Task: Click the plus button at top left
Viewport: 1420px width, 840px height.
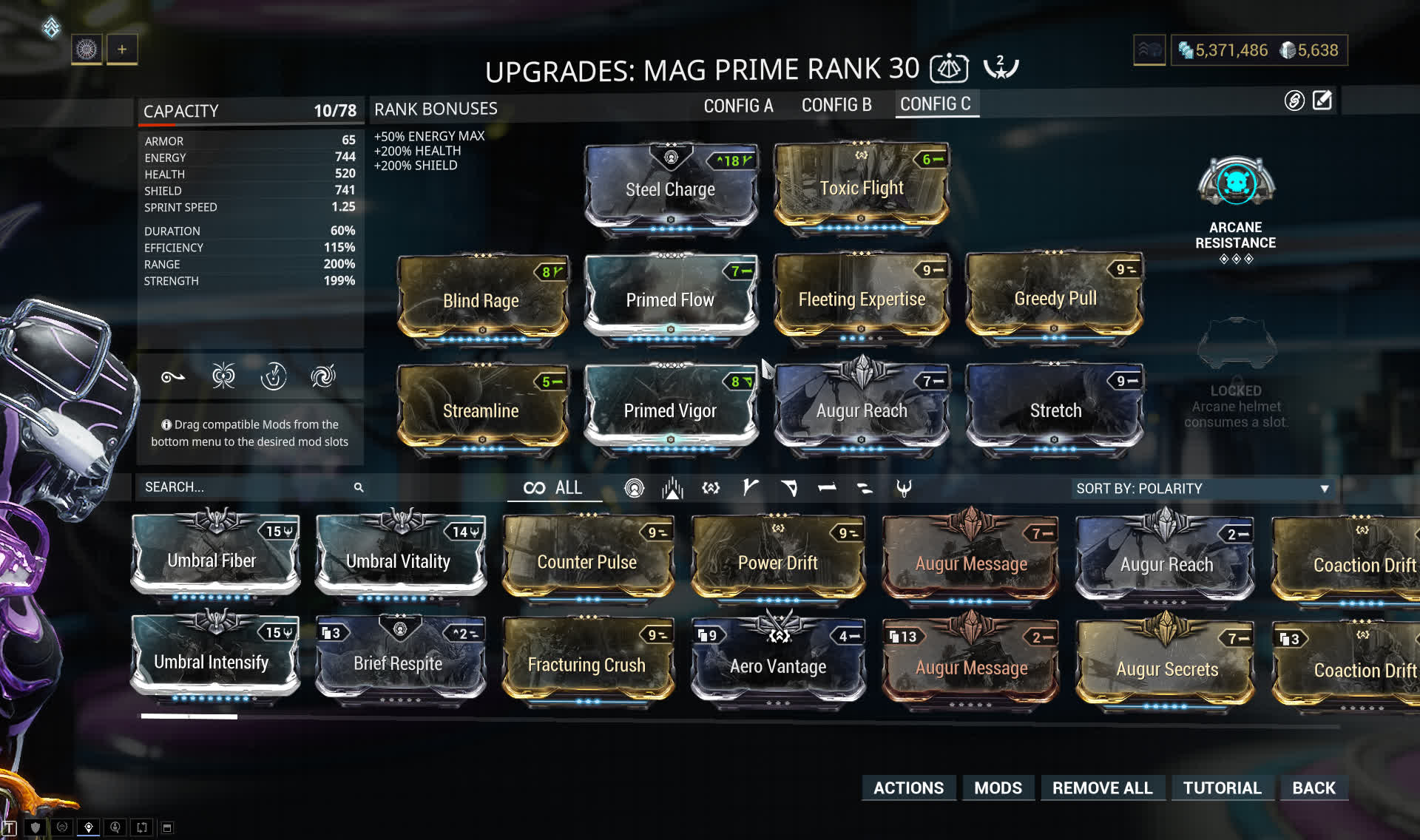Action: (122, 50)
